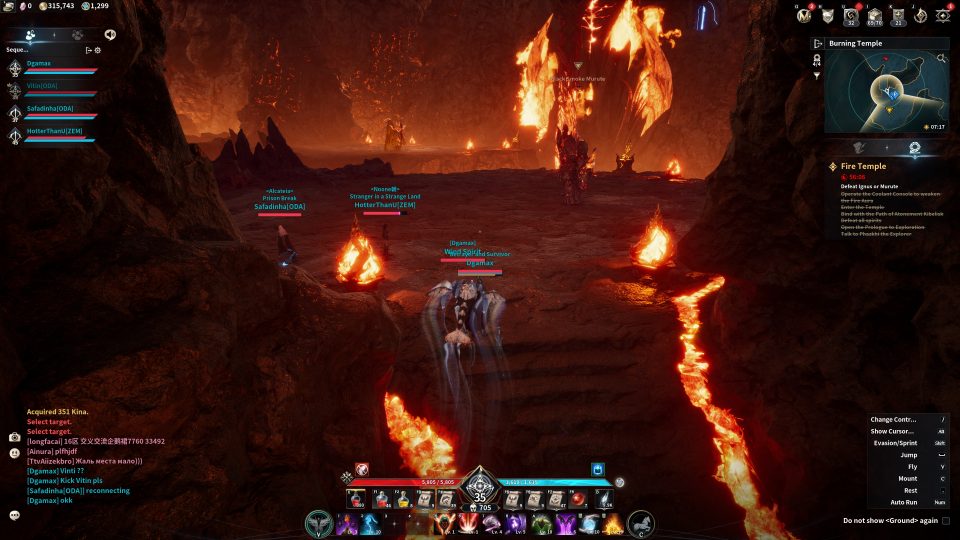Click the horse mount button
The width and height of the screenshot is (960, 540).
tap(641, 522)
